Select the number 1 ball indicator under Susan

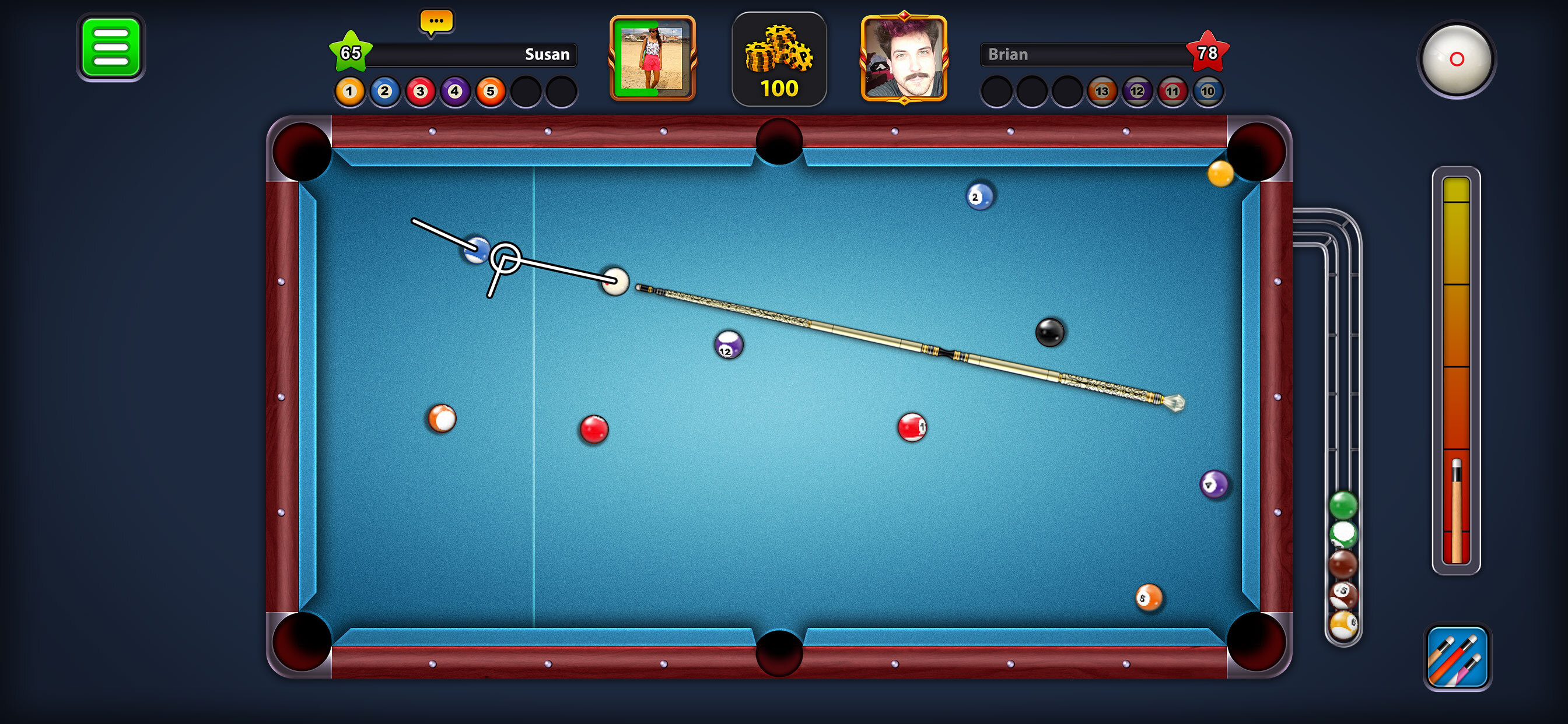(349, 92)
